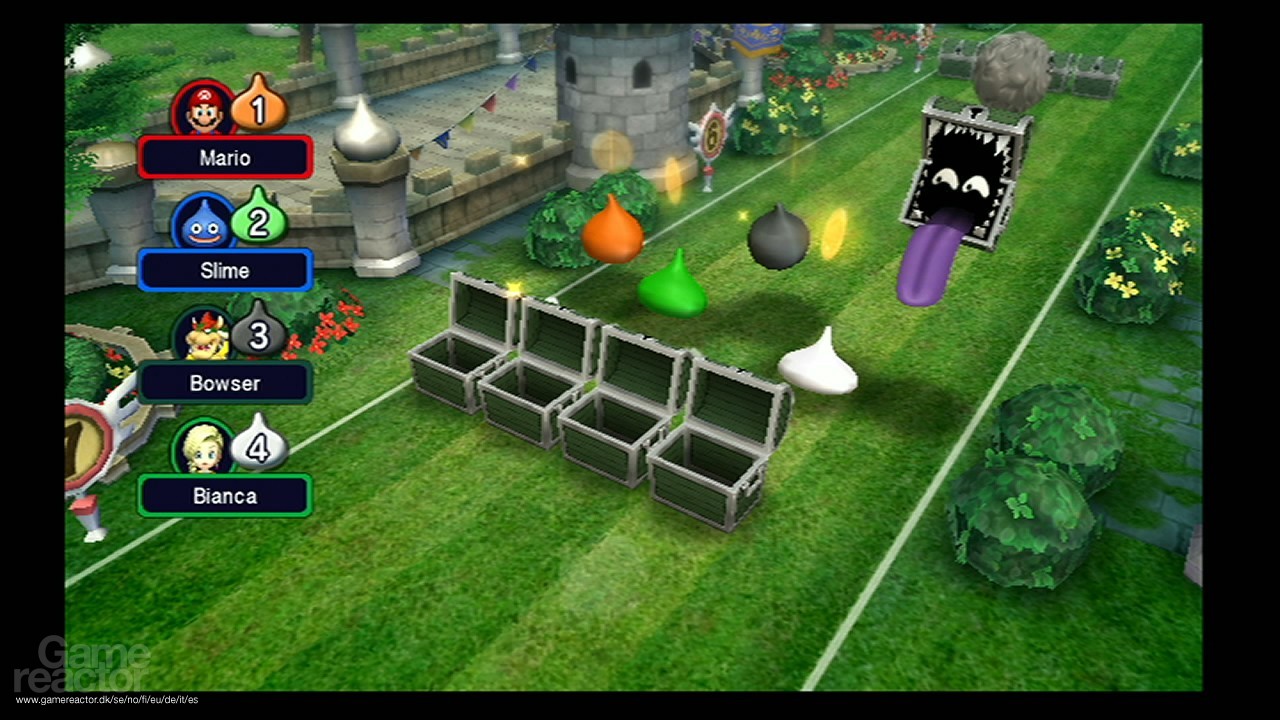Click Bianca's character portrait icon
This screenshot has height=720, width=1280.
click(x=204, y=449)
